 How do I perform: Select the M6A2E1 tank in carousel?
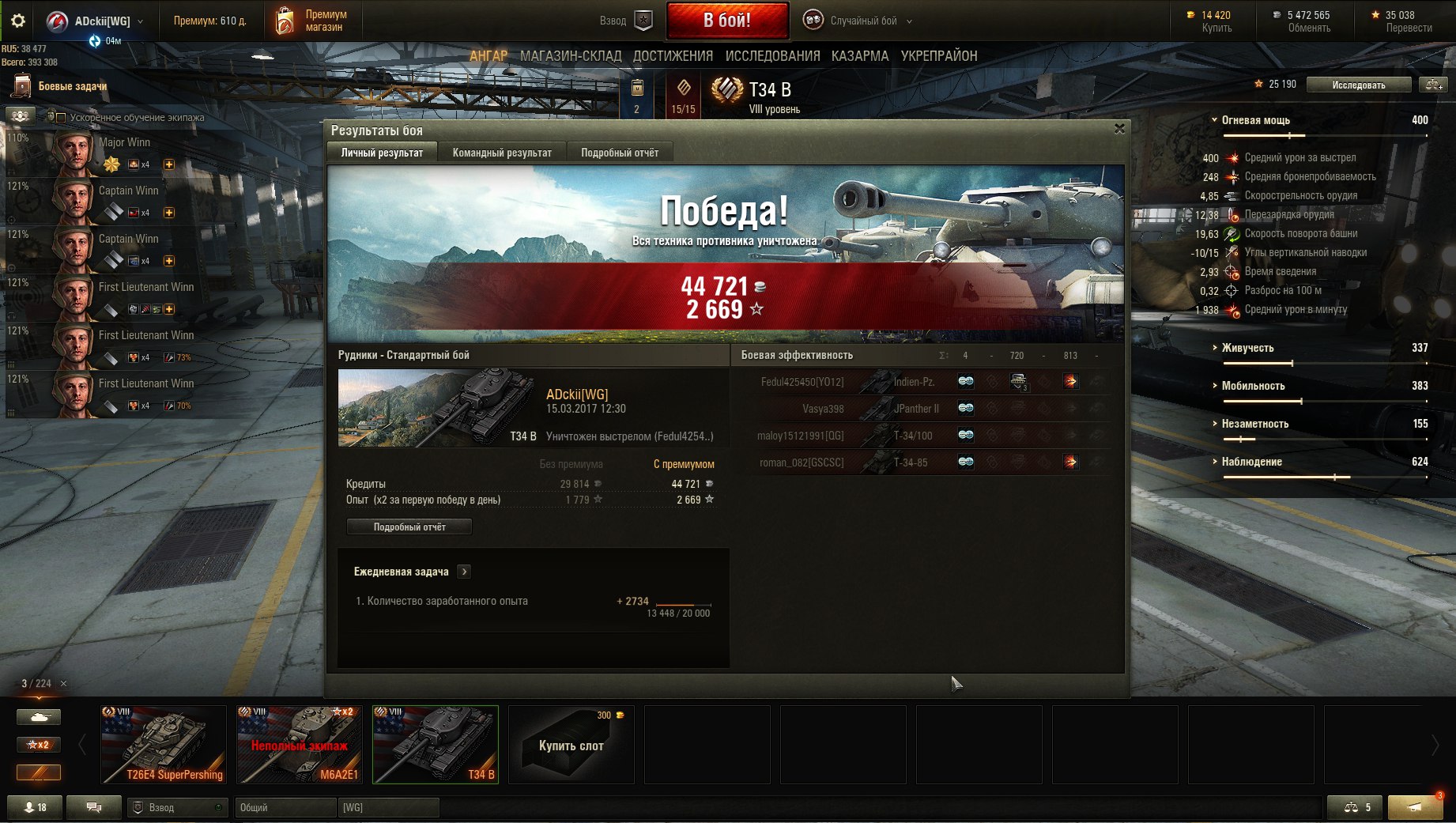[300, 745]
